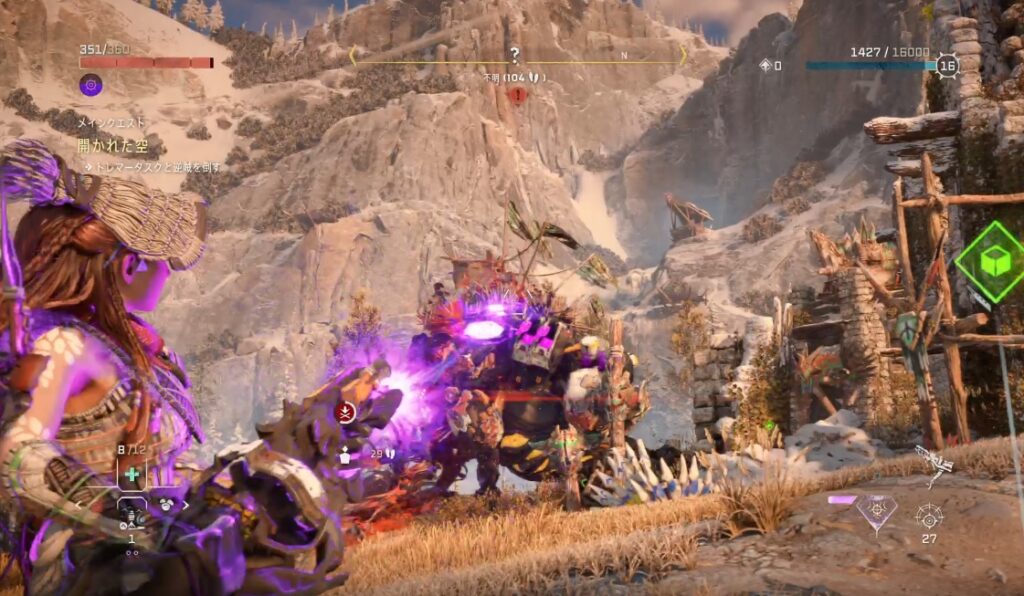Viewport: 1024px width, 596px height.
Task: Click the purple status effect icon under health
Action: [x=91, y=85]
